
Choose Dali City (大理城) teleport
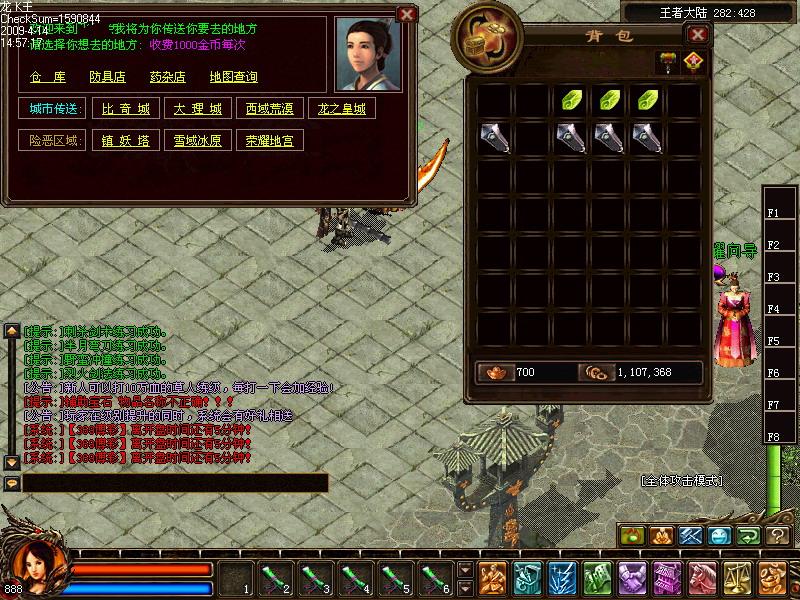(197, 108)
